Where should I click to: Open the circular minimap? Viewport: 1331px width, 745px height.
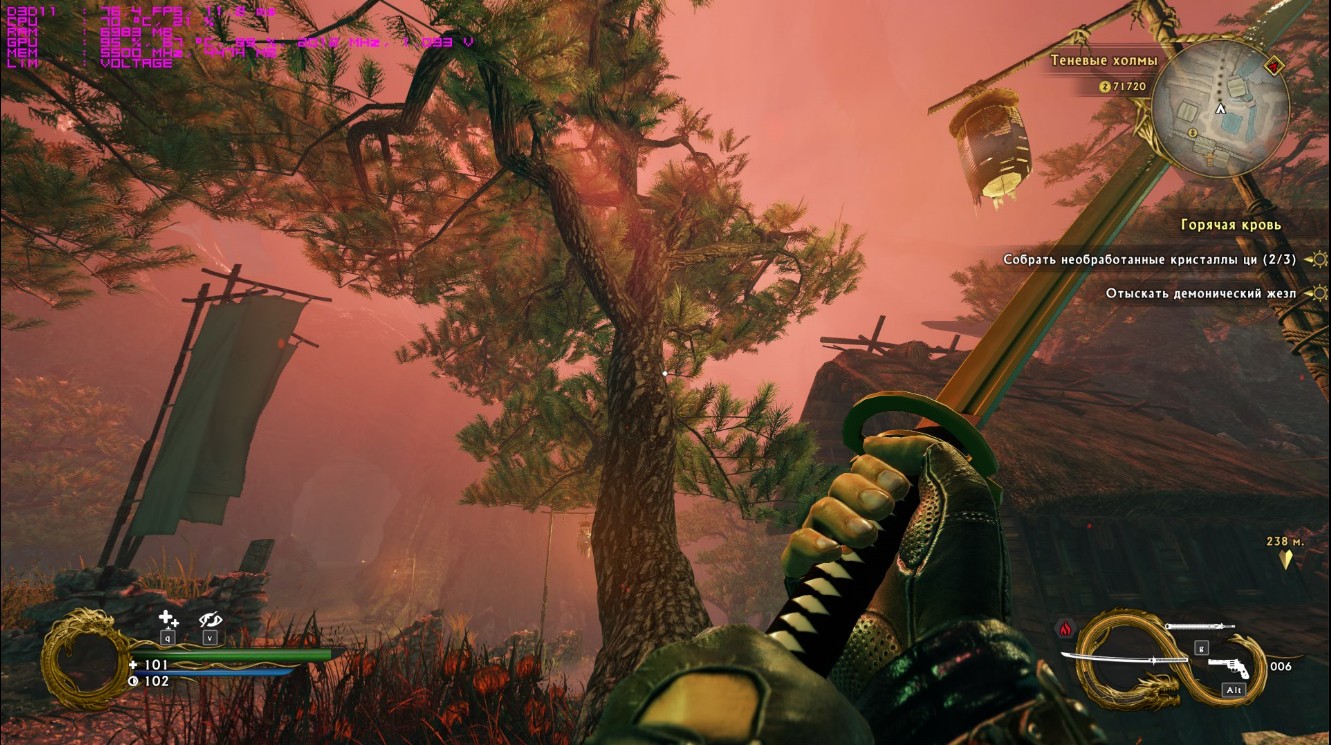tap(1220, 108)
